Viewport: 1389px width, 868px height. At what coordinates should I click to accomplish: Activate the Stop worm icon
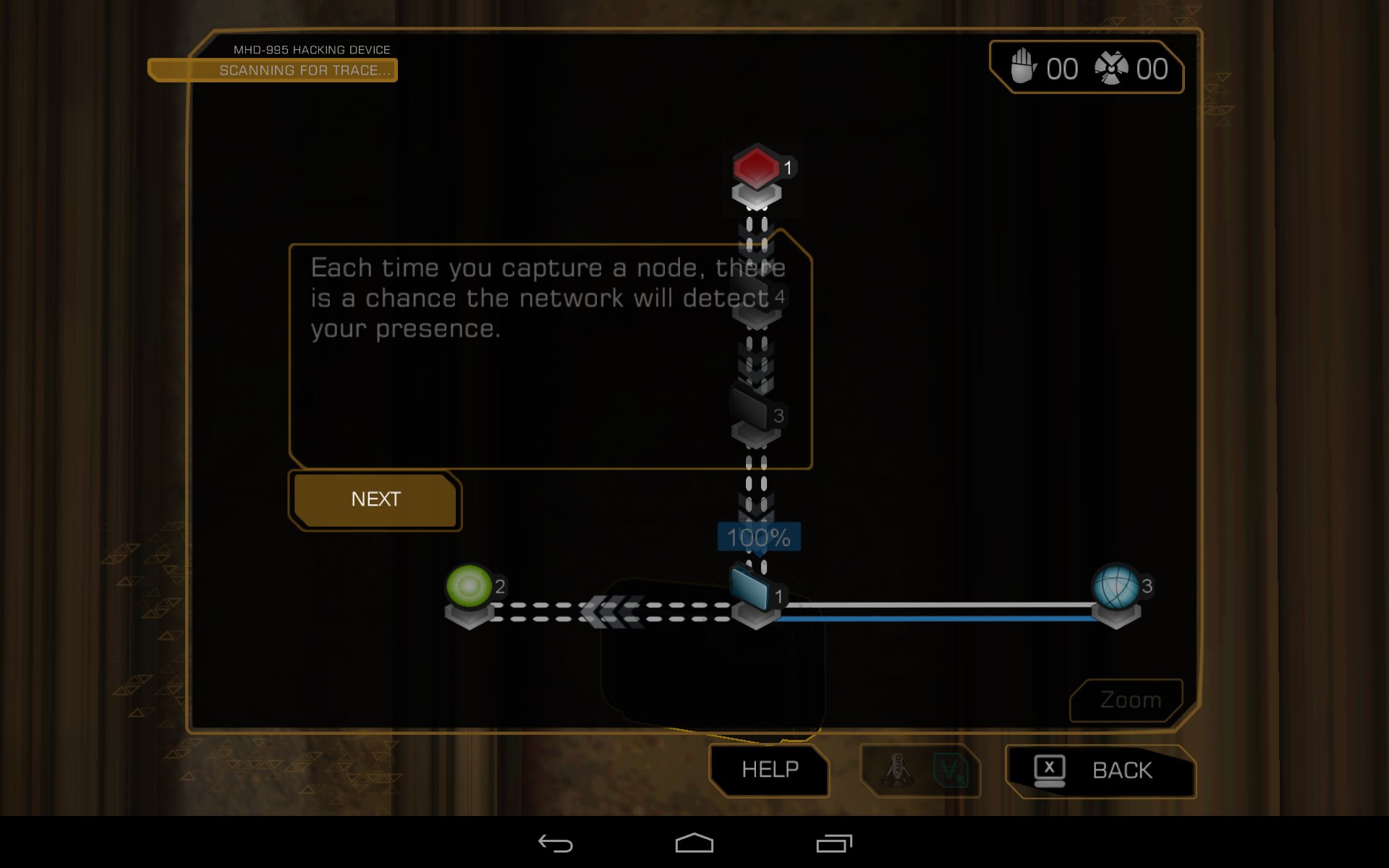(x=1022, y=67)
